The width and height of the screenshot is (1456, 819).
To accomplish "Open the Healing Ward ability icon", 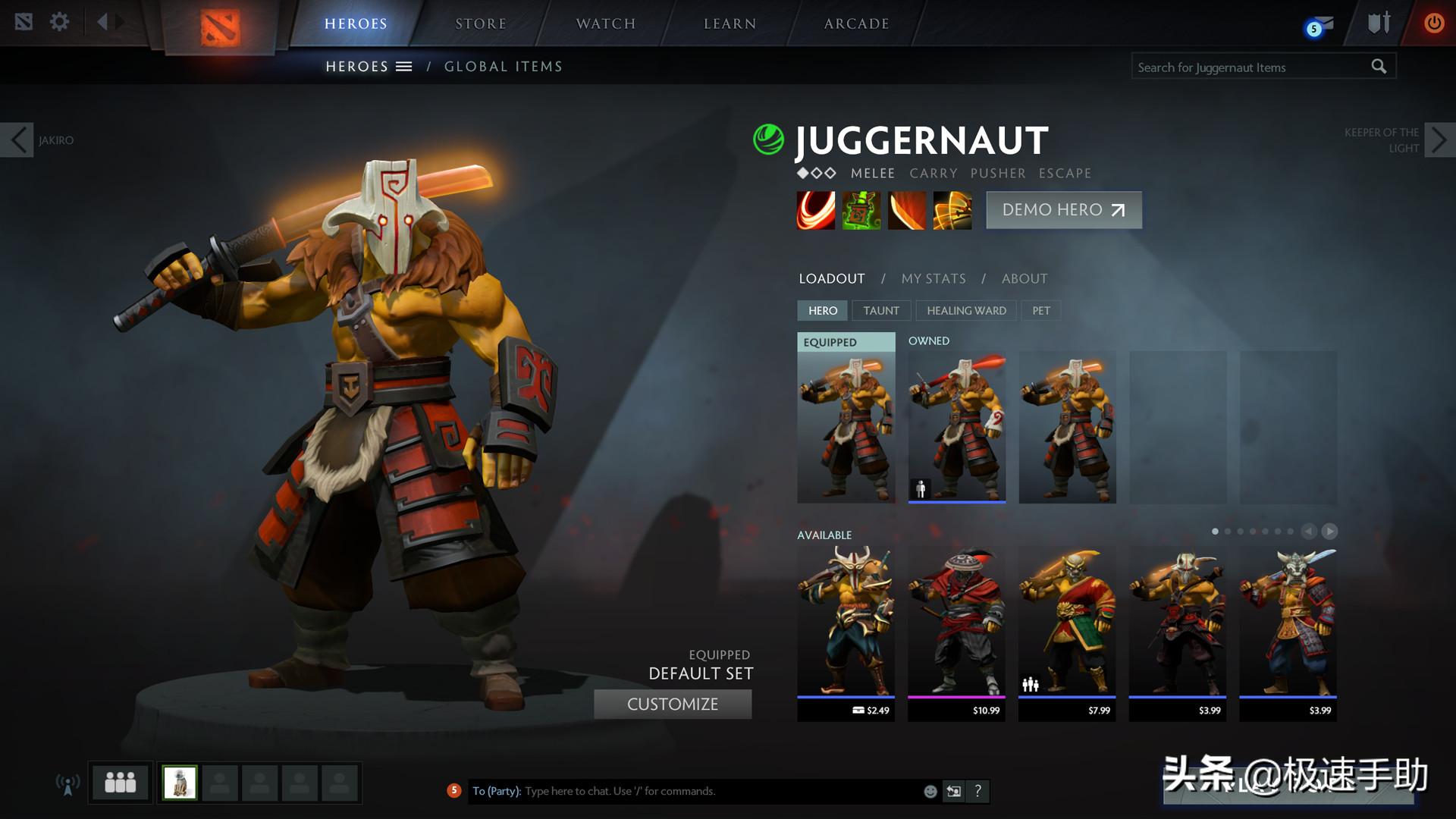I will tap(861, 210).
